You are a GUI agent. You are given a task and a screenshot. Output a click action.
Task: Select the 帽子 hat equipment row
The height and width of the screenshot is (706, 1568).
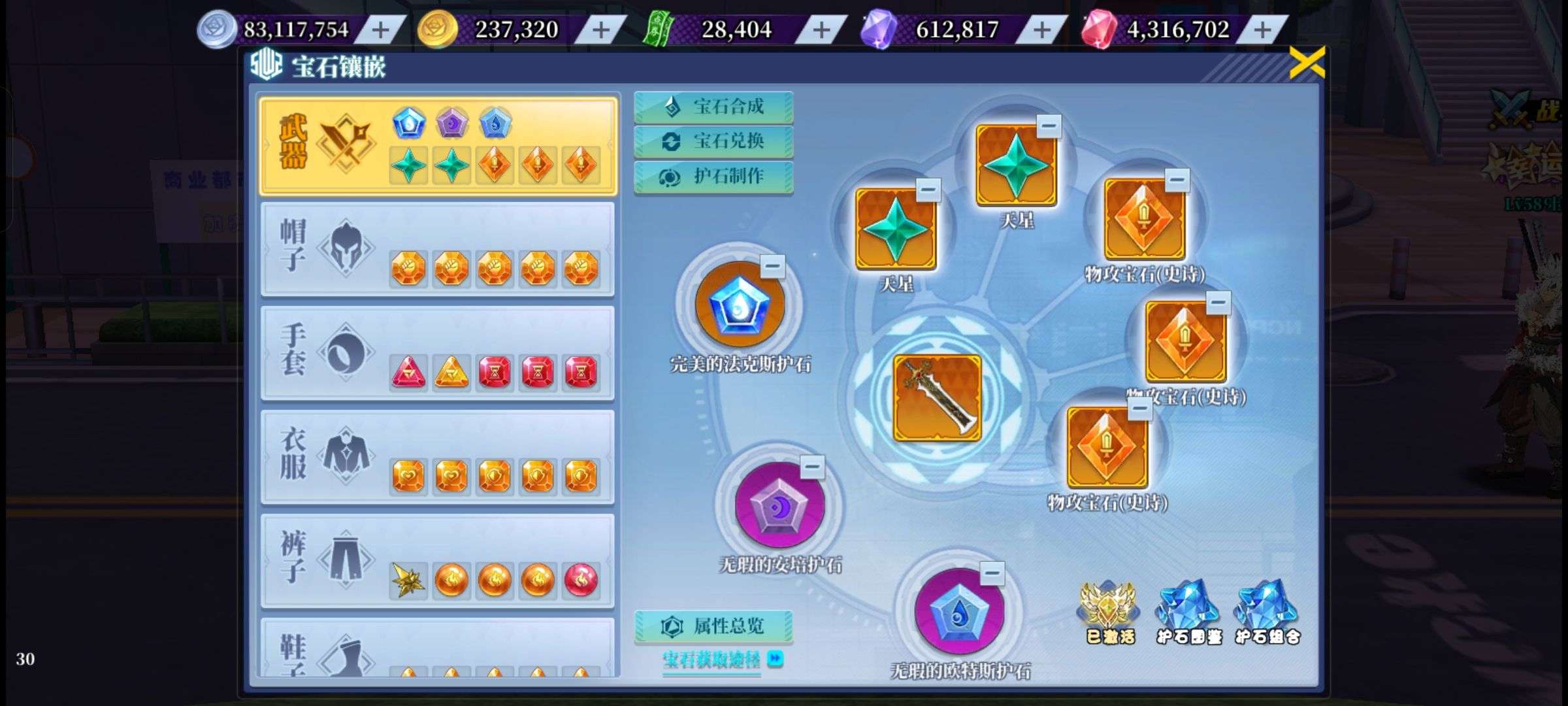(x=438, y=248)
